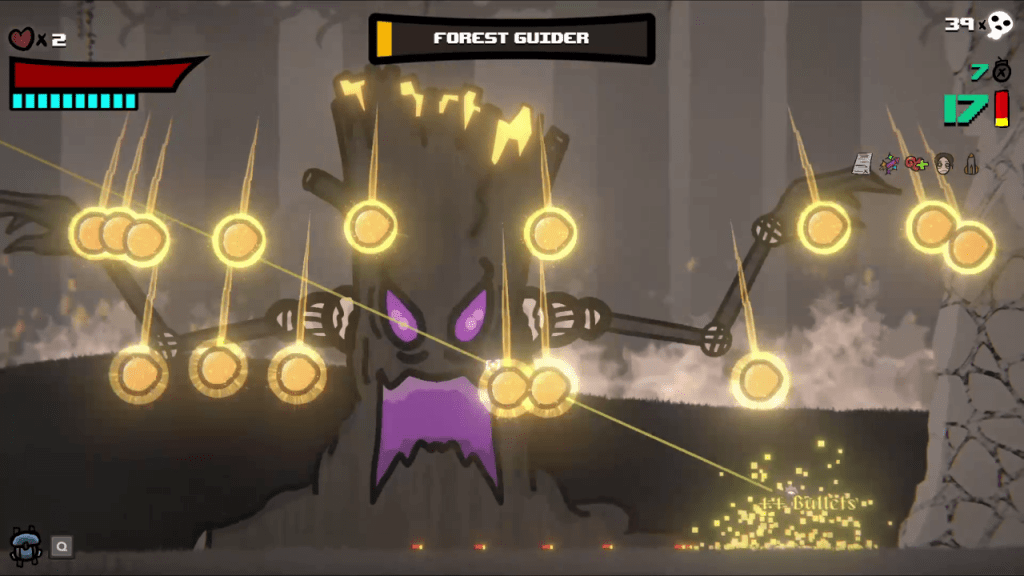Activate the blue mushroom ability icon
Viewport: 1024px width, 576px height.
[x=23, y=543]
